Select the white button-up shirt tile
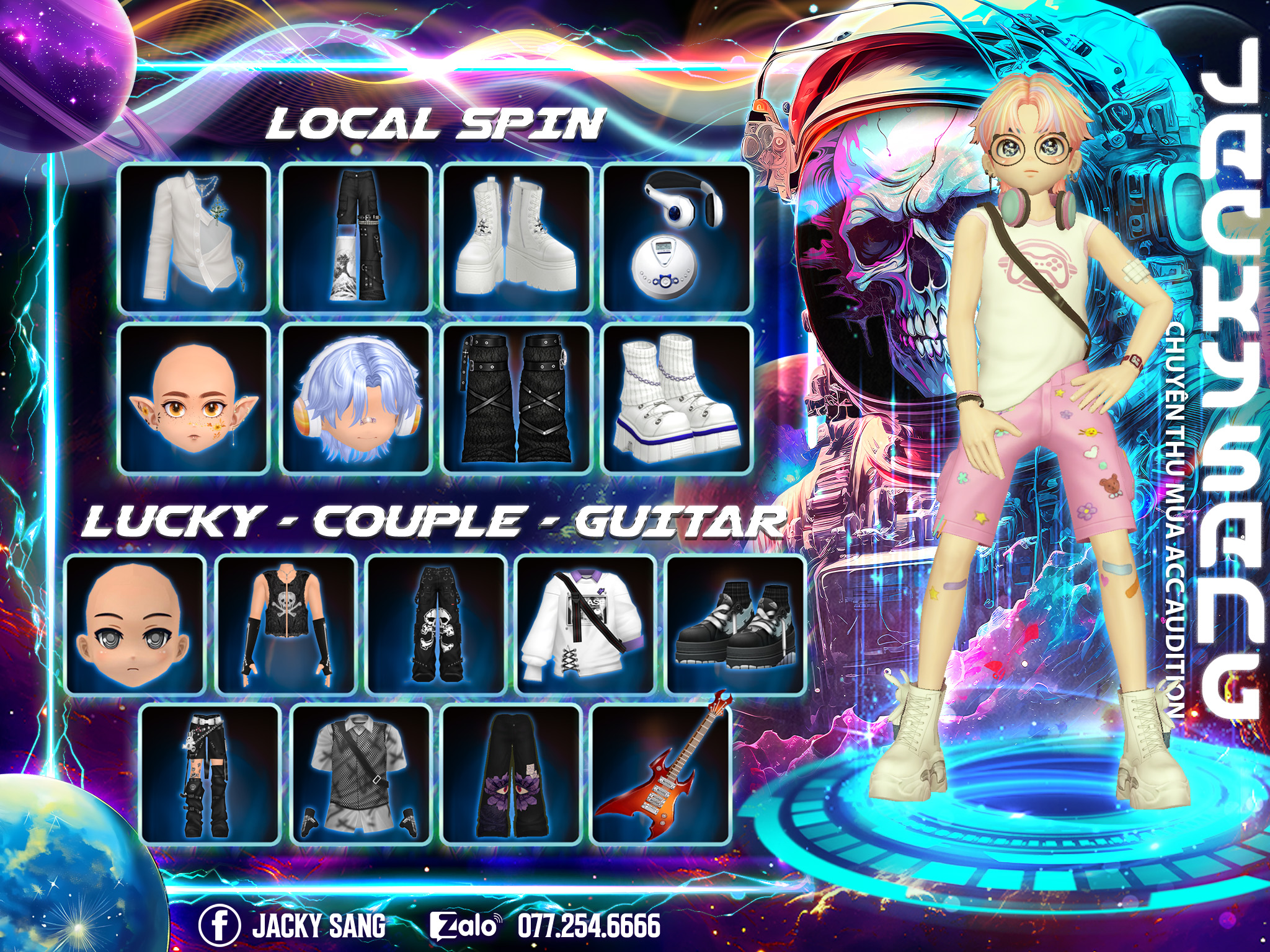Image resolution: width=1270 pixels, height=952 pixels. click(x=193, y=238)
